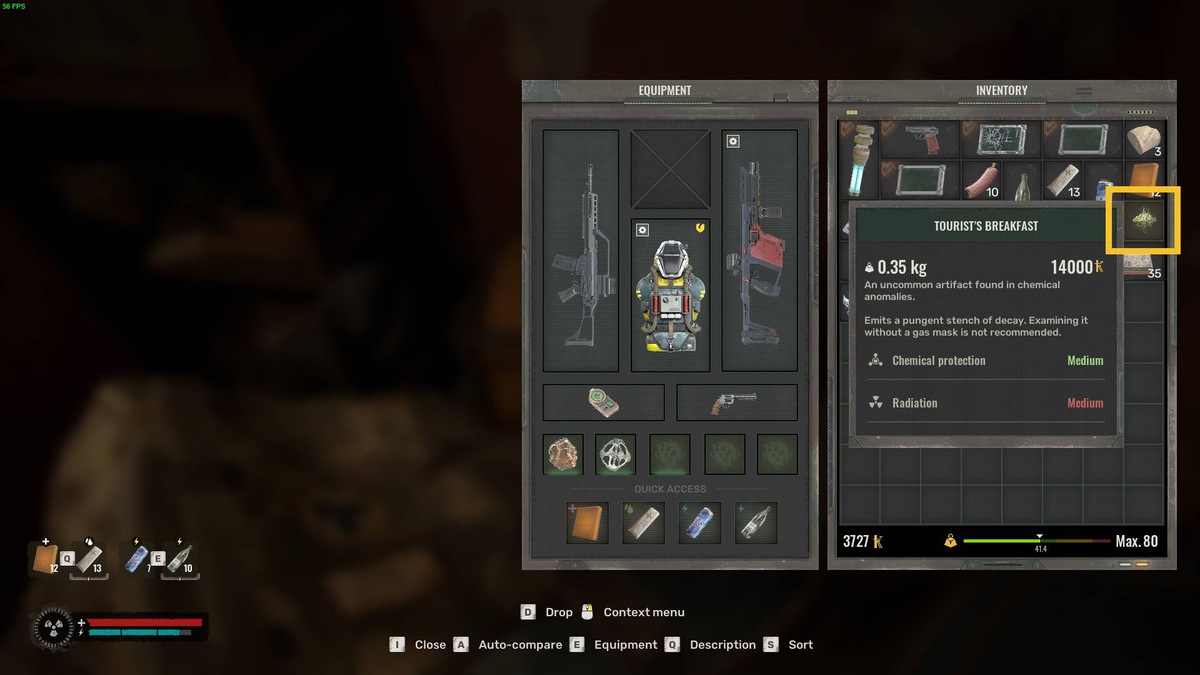Screen dimensions: 1200x675
Task: Select the bread loaf stack of 3
Action: point(1142,139)
